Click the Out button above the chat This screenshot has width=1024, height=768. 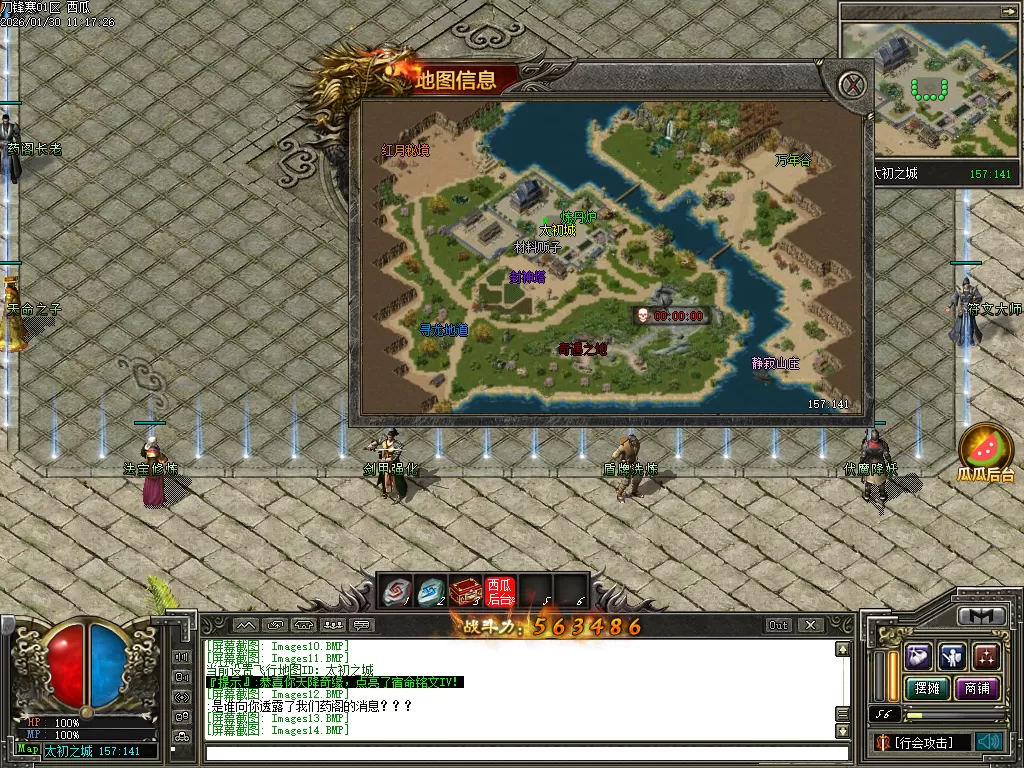[x=779, y=625]
